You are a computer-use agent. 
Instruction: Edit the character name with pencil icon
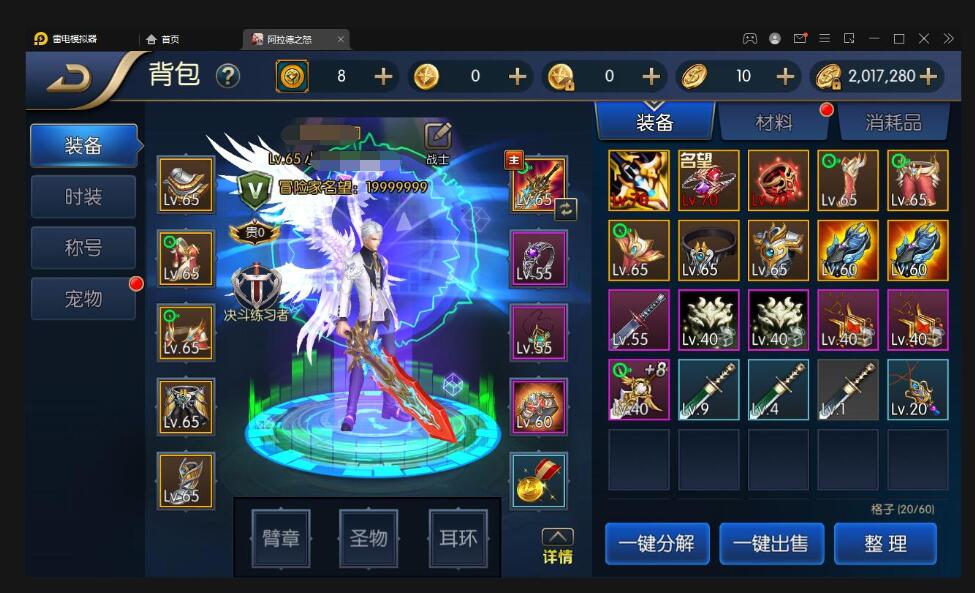click(x=438, y=136)
